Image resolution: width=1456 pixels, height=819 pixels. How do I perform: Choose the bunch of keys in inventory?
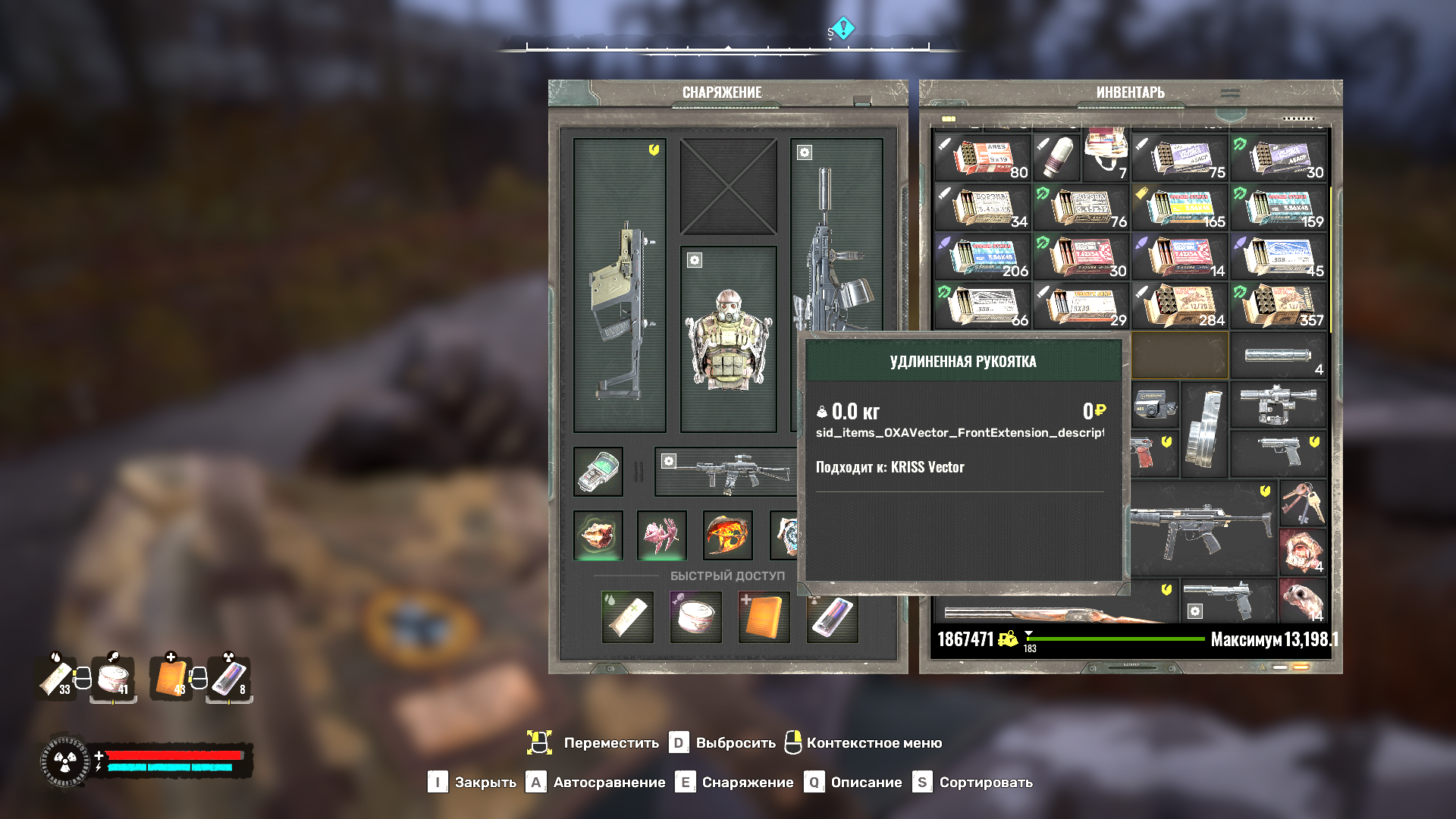[1302, 503]
